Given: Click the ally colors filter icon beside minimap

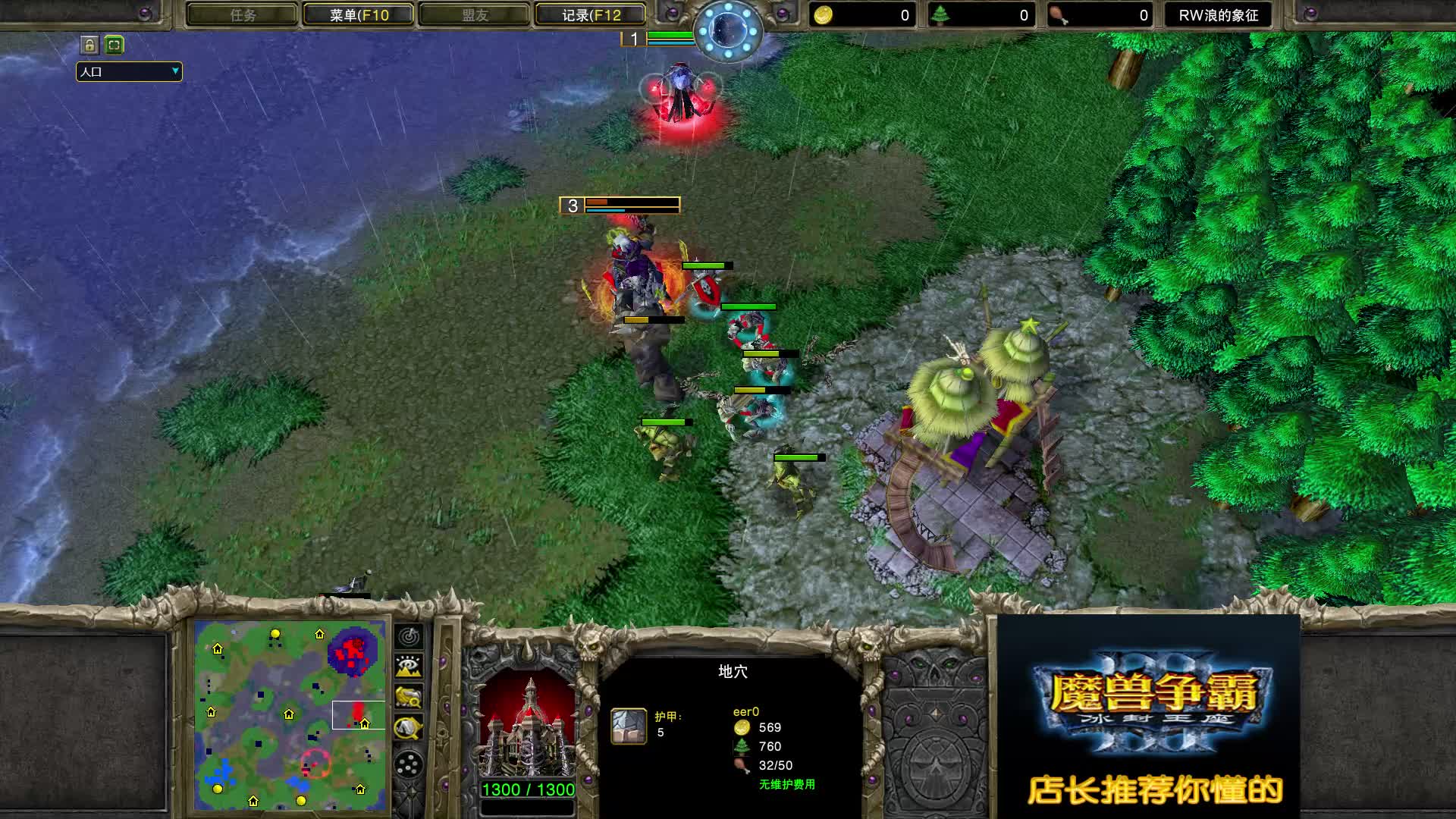Looking at the screenshot, I should click(409, 696).
